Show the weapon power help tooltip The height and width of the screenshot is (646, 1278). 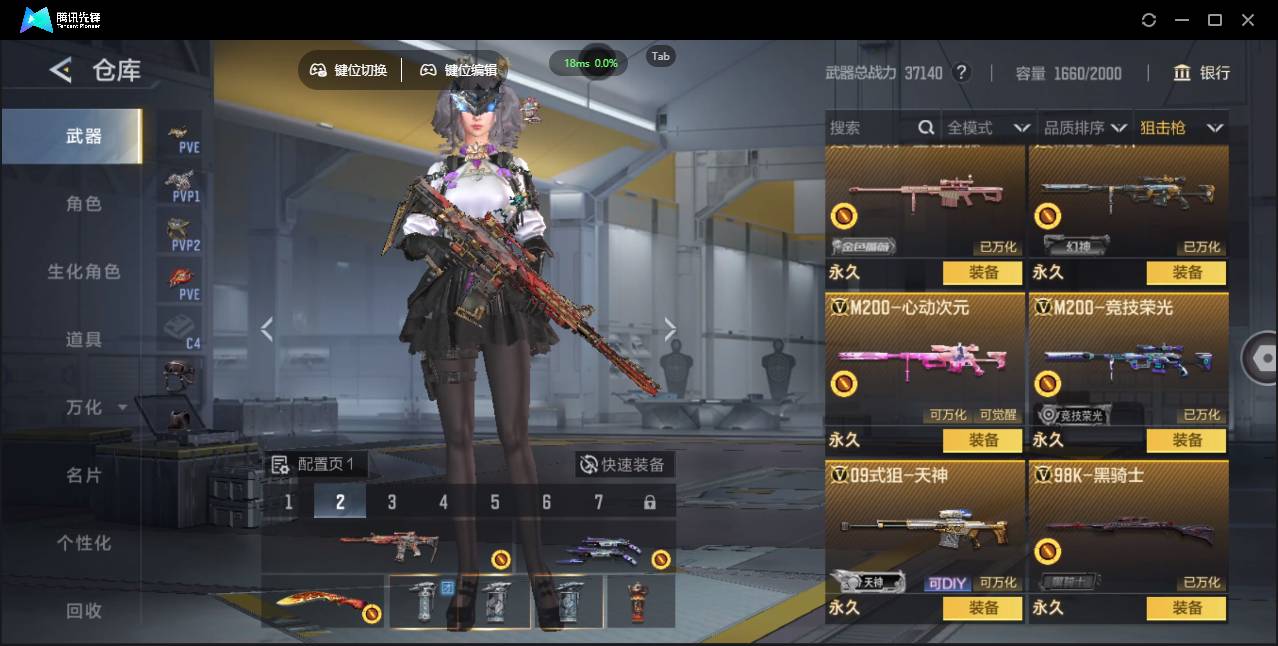(962, 73)
